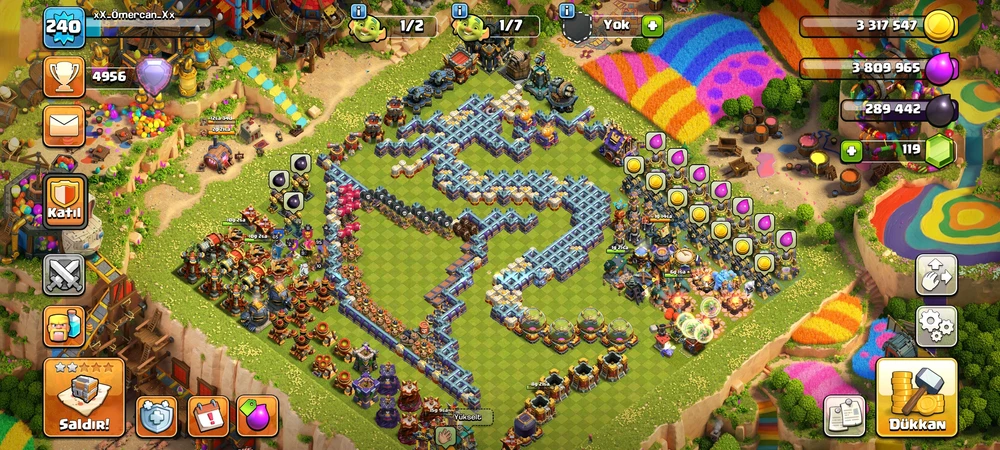Open the settings gears menu
The image size is (1000, 450).
click(x=936, y=326)
